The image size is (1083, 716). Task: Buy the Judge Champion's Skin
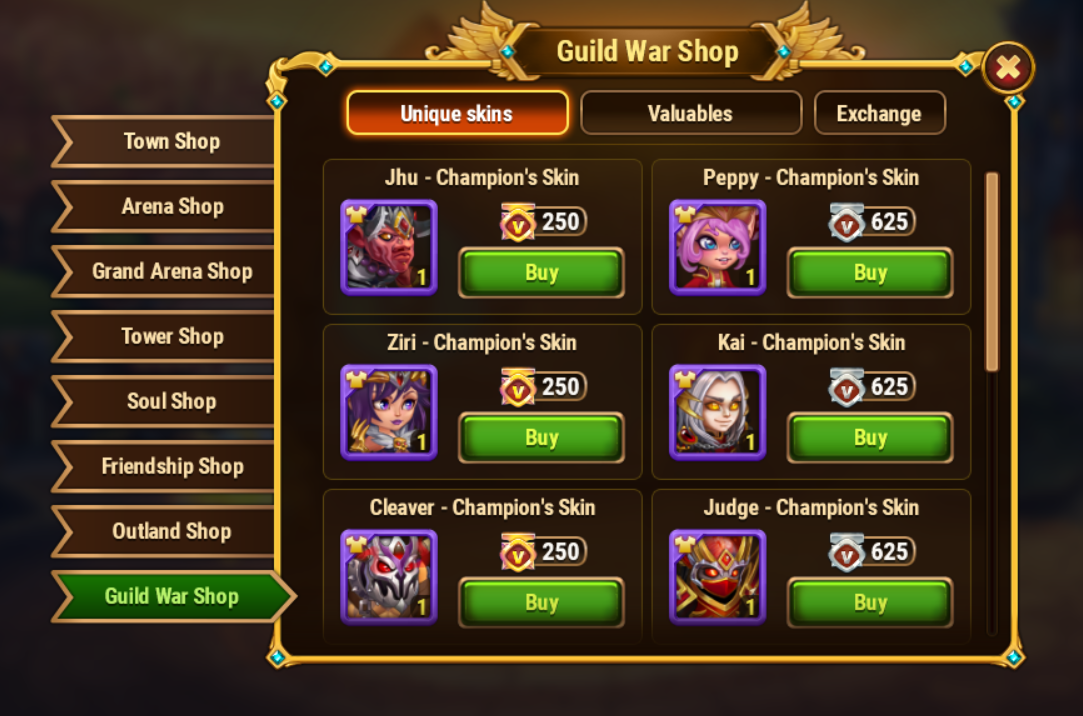tap(870, 603)
